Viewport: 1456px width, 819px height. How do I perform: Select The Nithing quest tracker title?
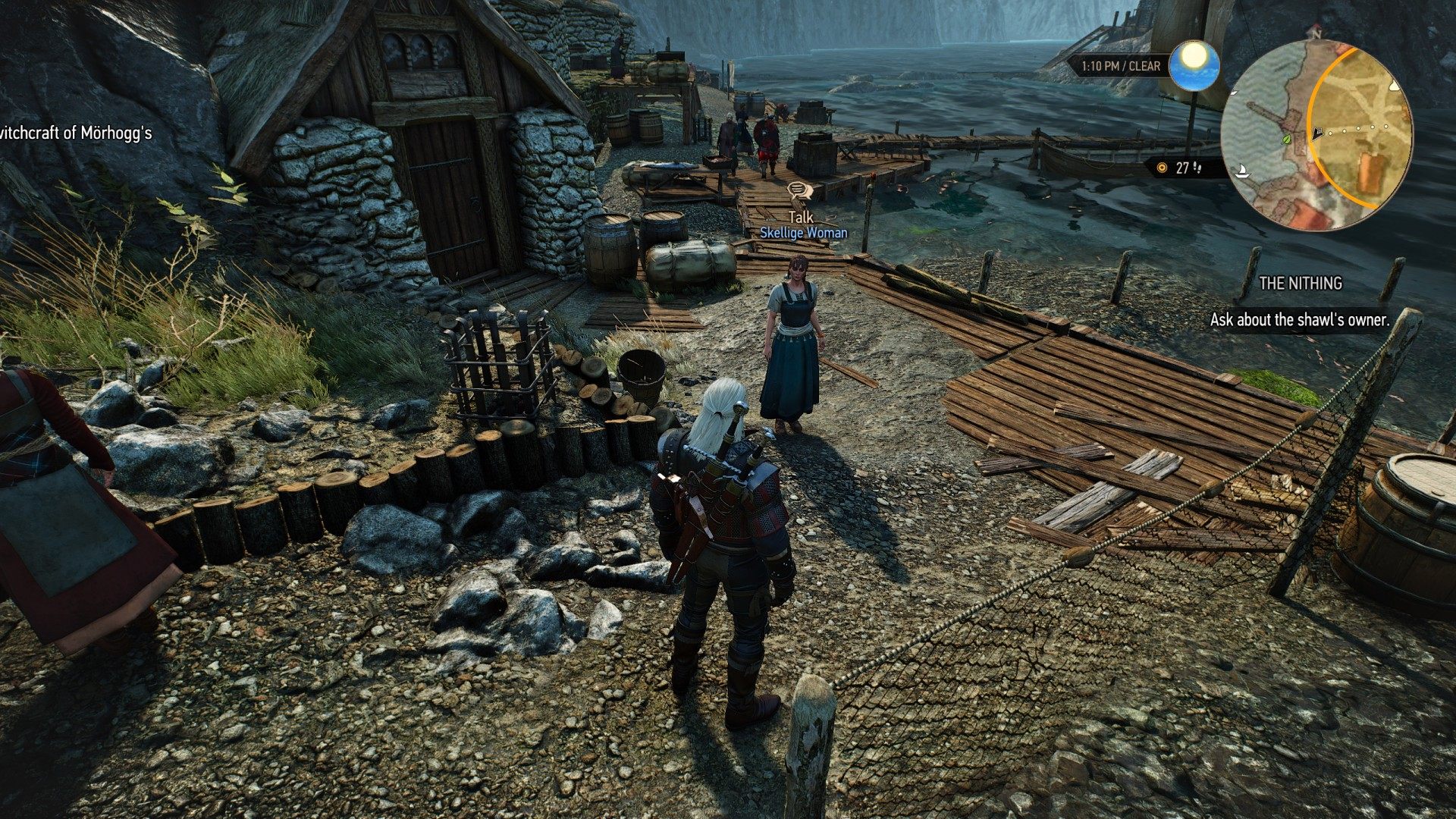(1300, 284)
